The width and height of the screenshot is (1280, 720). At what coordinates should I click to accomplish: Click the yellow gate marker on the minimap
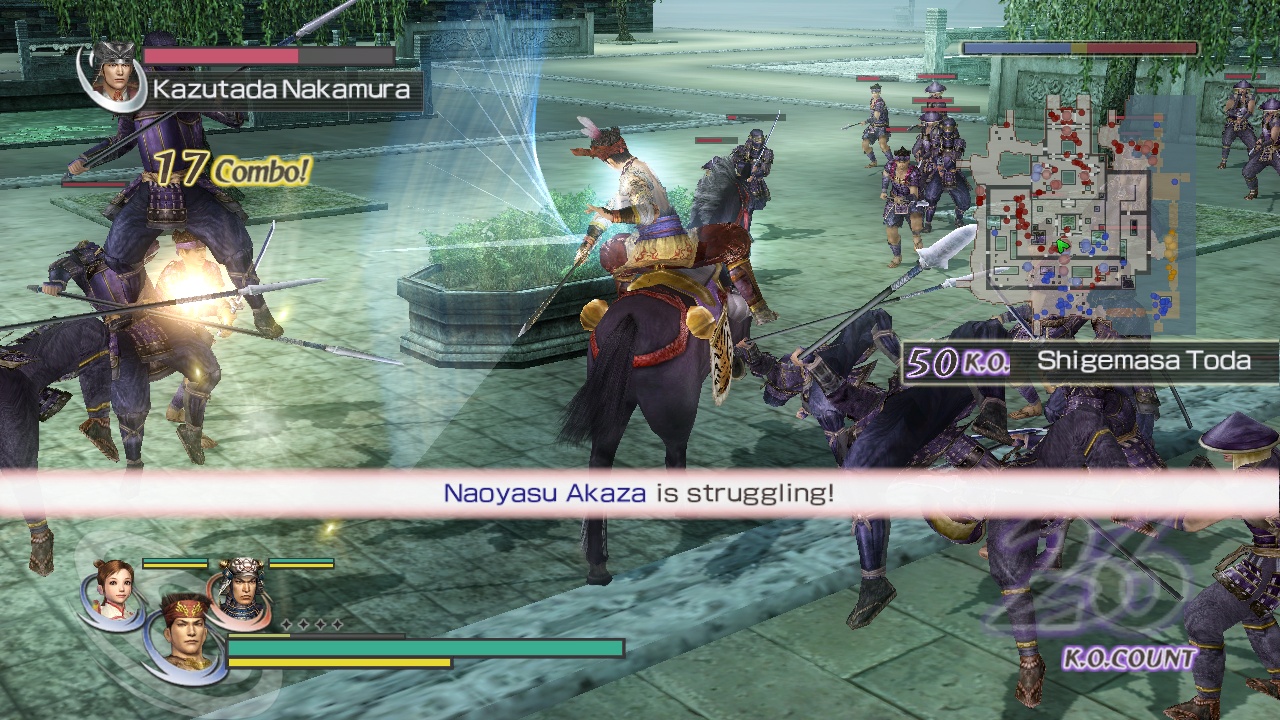1168,245
